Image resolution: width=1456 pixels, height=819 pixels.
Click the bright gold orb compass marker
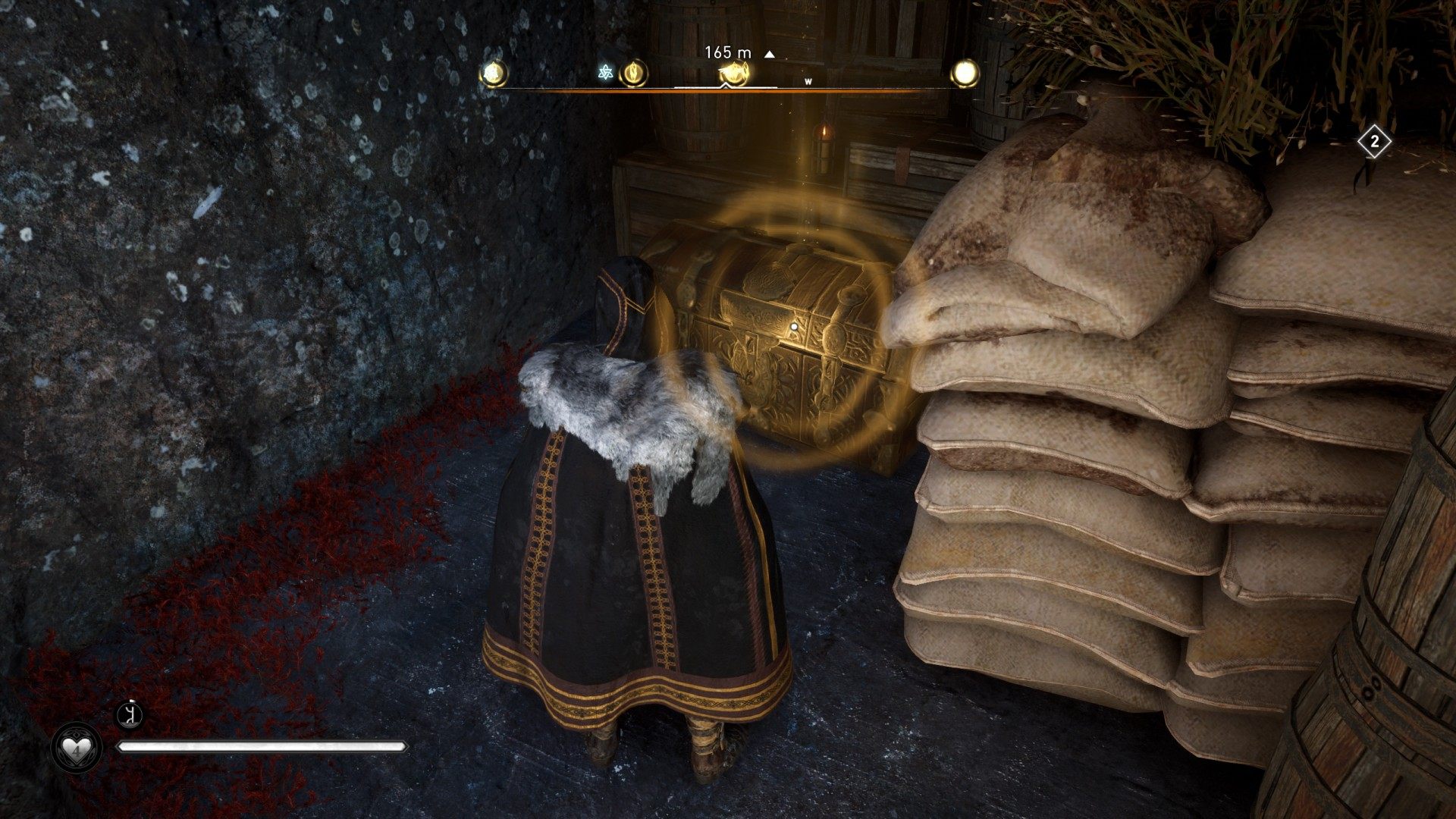965,74
